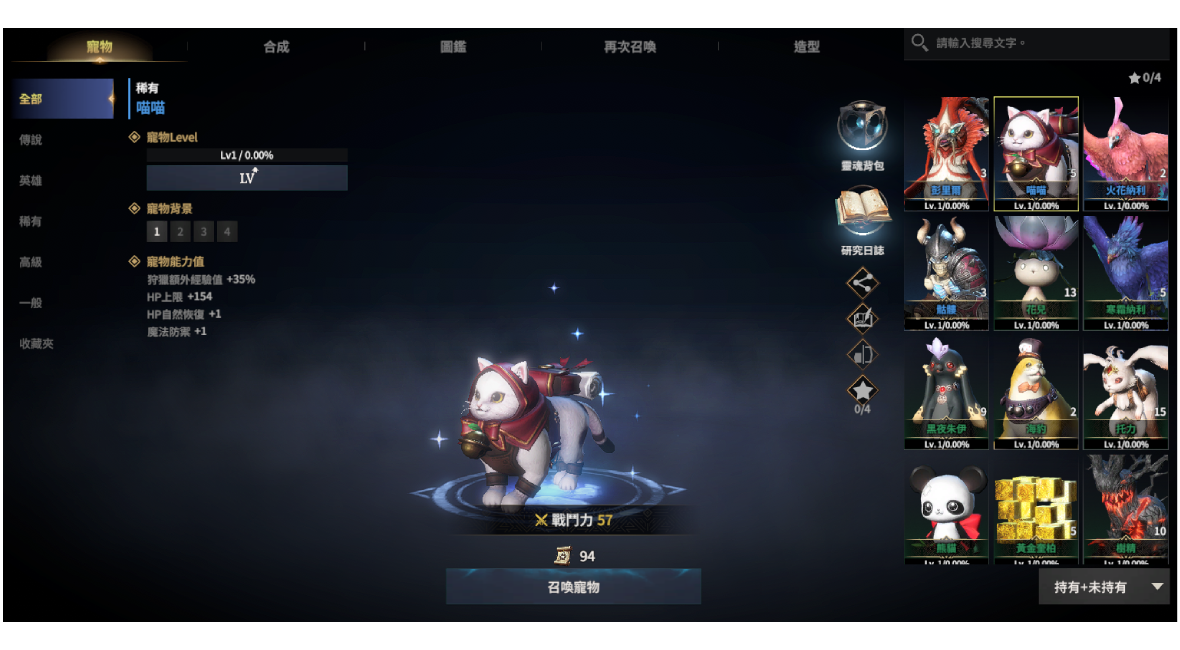This screenshot has width=1180, height=650.
Task: Open the 收藏夾 favorites list
Action: point(36,343)
